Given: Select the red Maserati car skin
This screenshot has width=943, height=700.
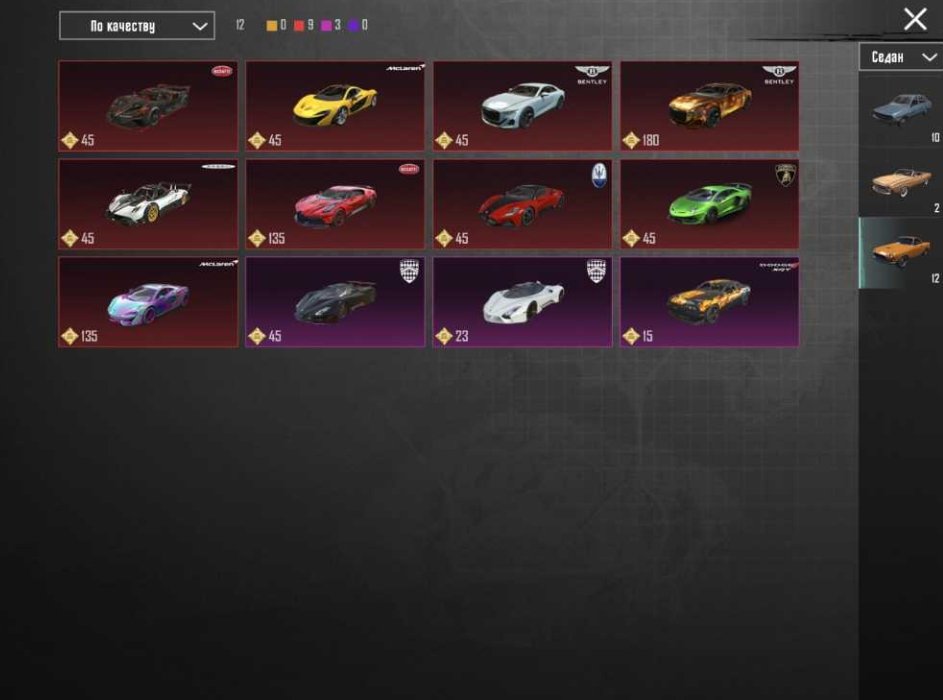Looking at the screenshot, I should (522, 204).
